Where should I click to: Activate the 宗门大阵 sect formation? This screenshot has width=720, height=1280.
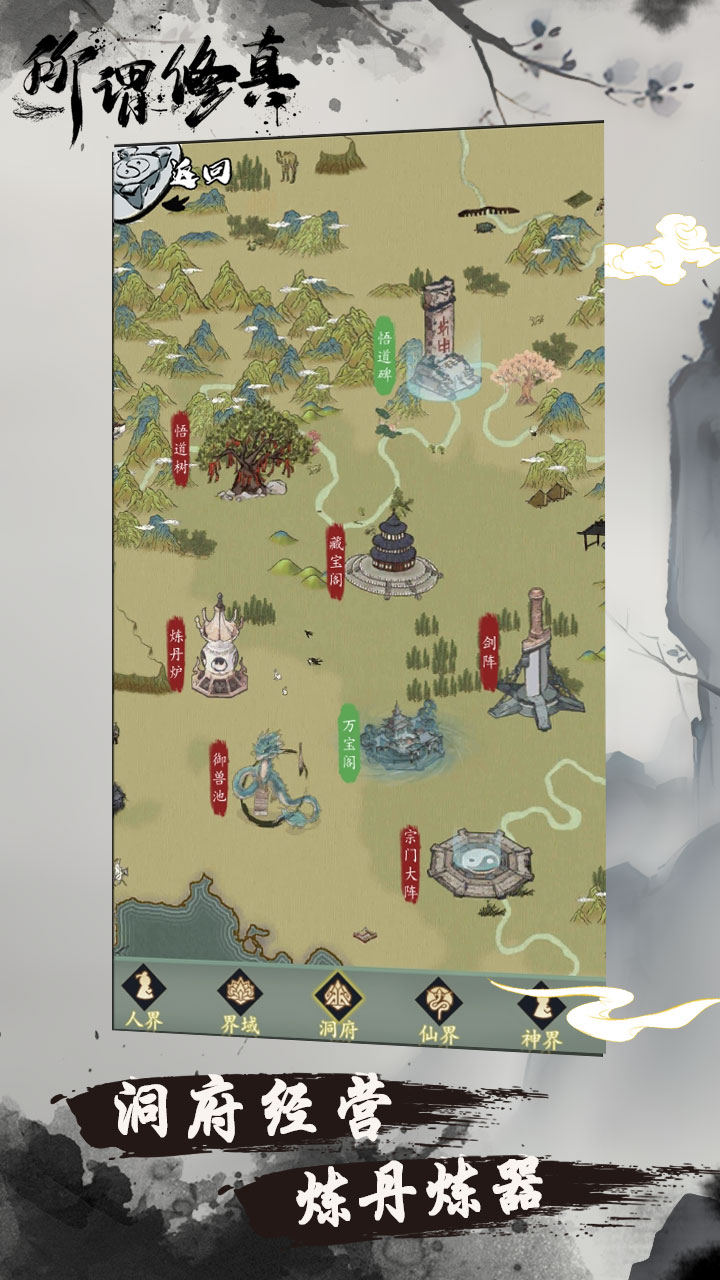coord(480,861)
